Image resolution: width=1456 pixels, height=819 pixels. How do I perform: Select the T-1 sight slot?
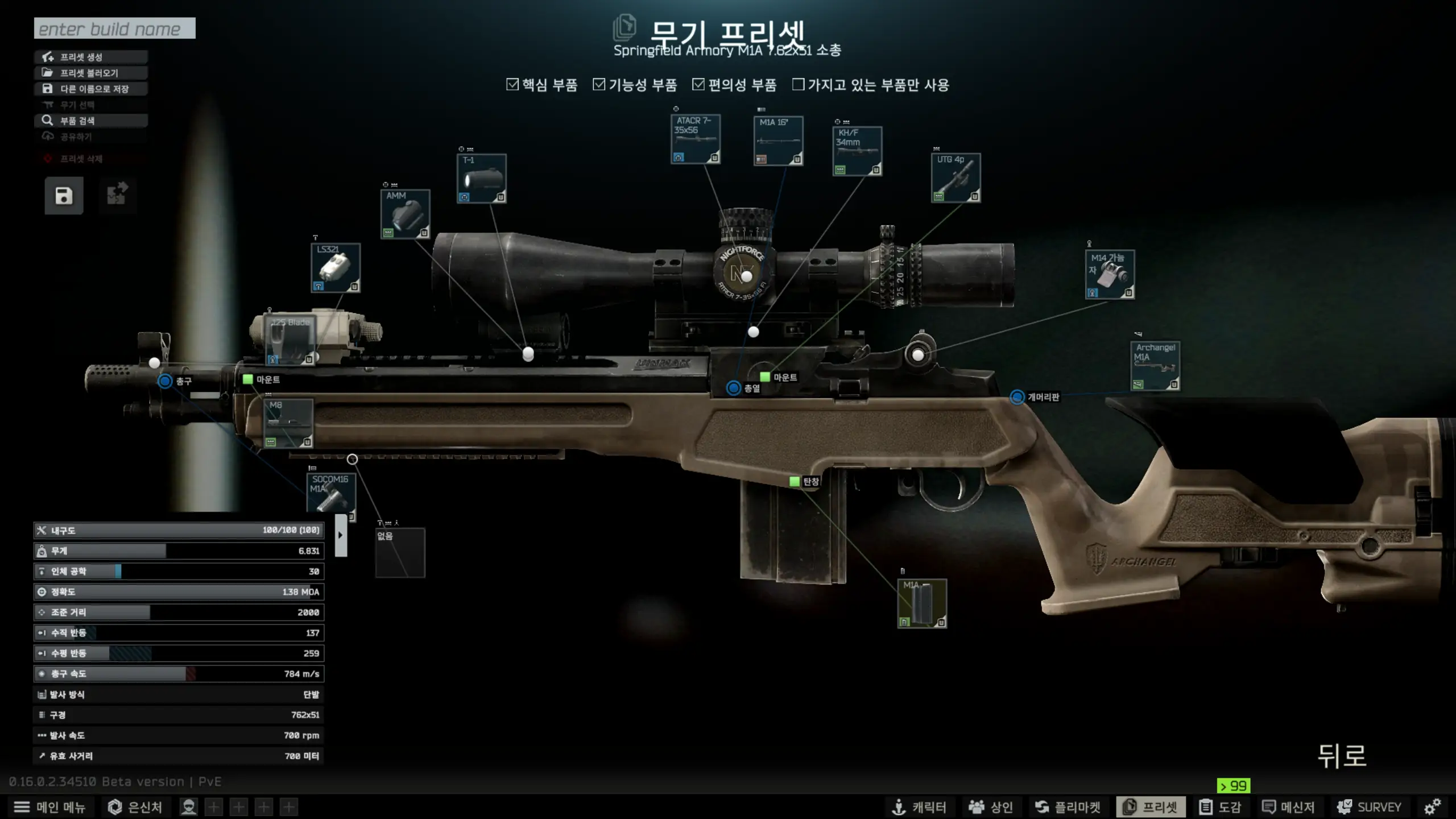(481, 179)
